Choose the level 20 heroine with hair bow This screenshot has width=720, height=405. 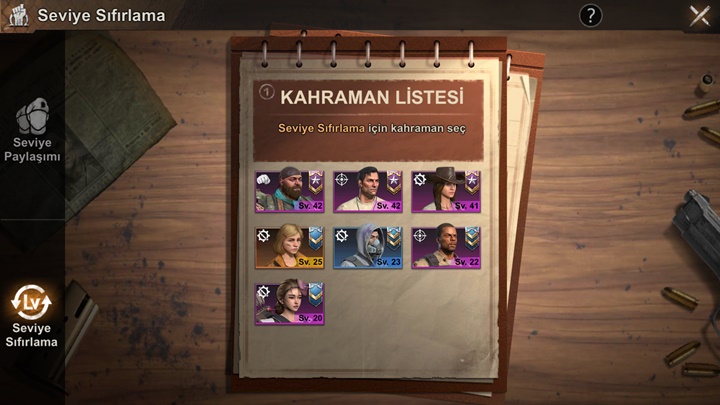pos(289,303)
